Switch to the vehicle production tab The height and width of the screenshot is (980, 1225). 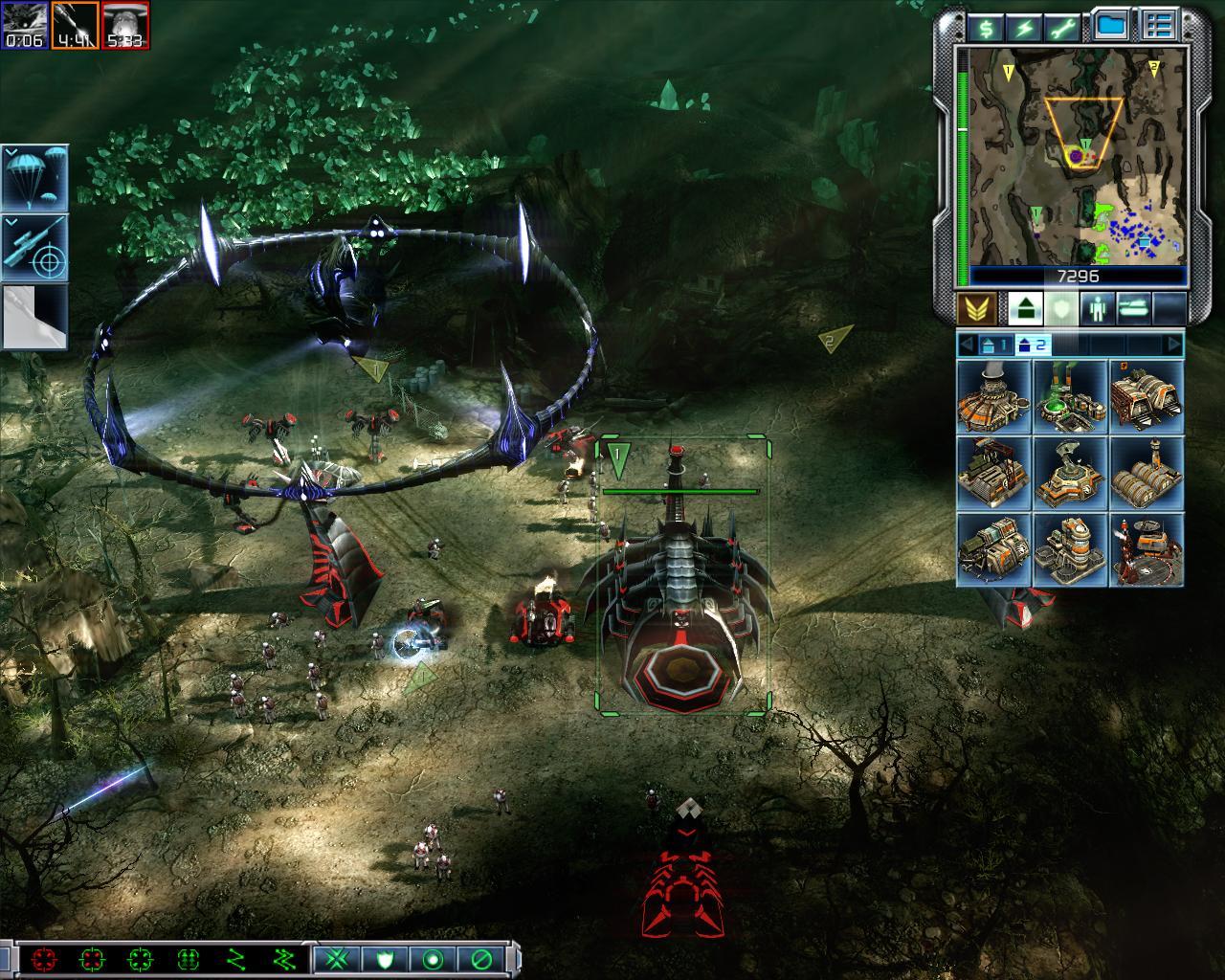[x=1134, y=308]
